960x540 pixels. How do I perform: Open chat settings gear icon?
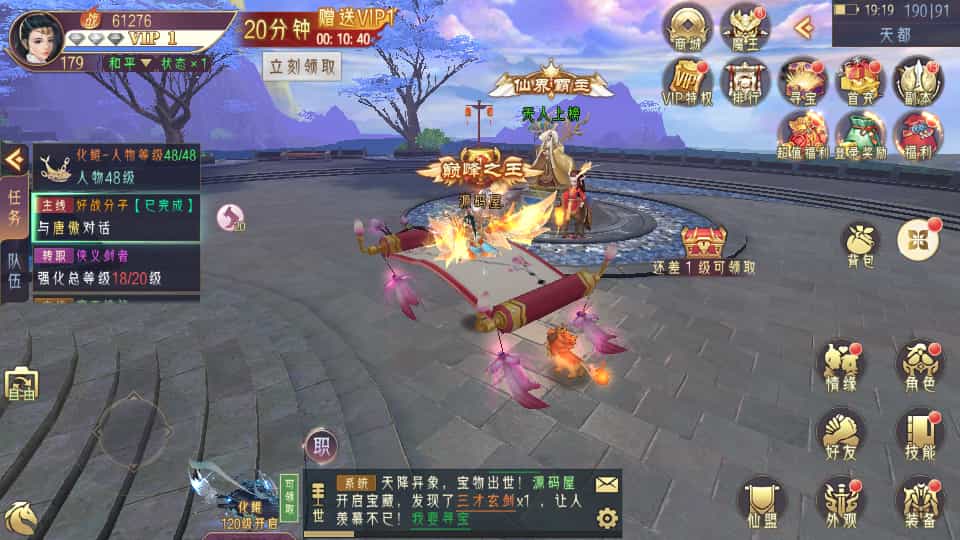click(x=606, y=517)
